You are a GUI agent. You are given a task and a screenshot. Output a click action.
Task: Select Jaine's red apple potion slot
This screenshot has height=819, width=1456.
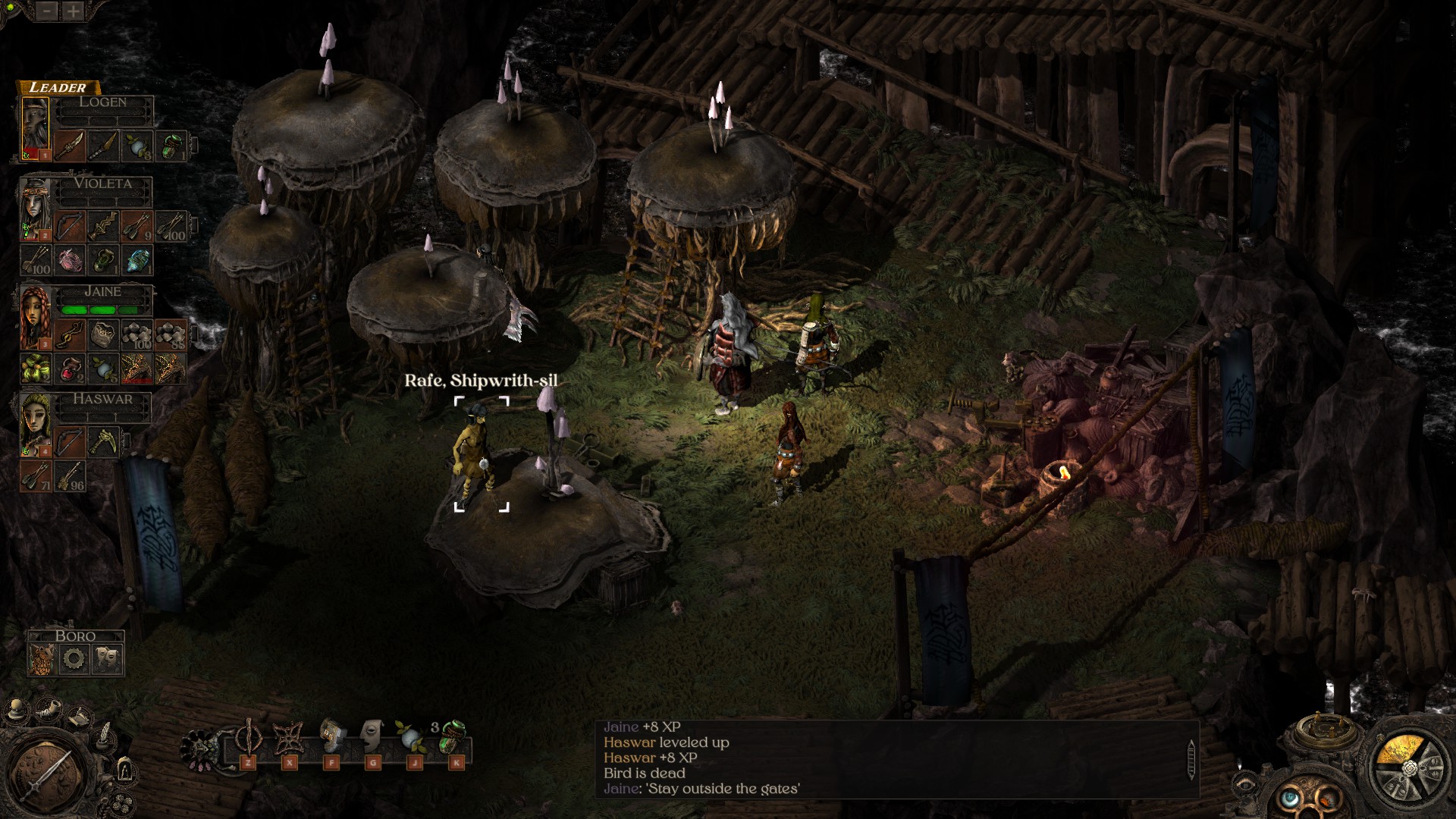point(70,368)
